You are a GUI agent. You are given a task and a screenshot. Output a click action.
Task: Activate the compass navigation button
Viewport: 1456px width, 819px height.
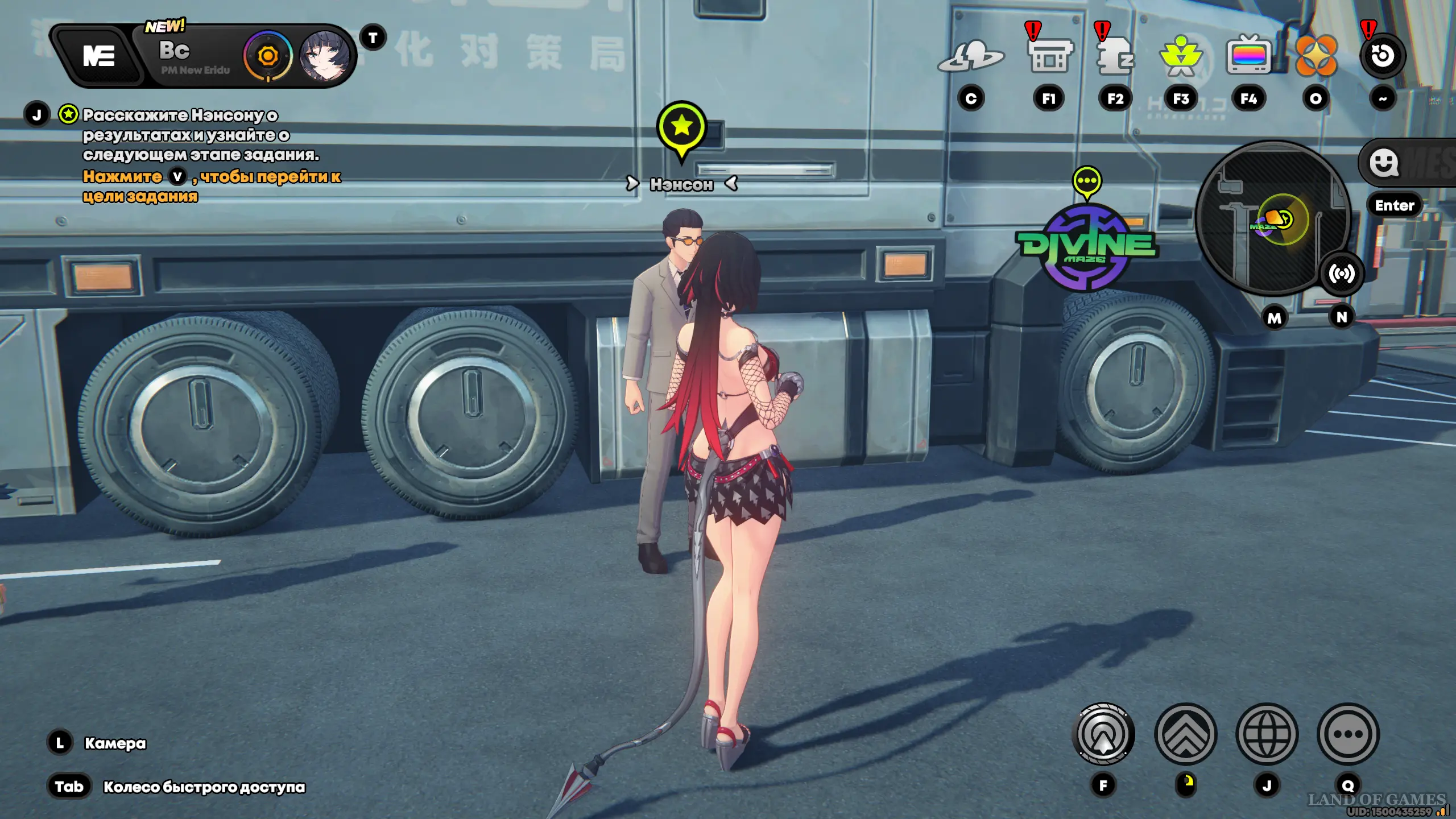click(x=1103, y=734)
